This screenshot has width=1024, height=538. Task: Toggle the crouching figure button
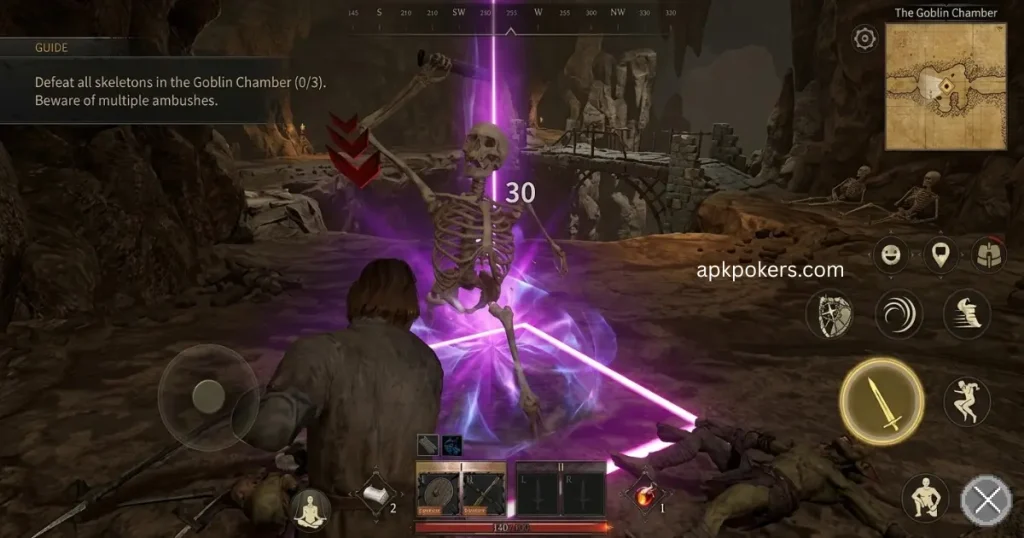click(925, 497)
